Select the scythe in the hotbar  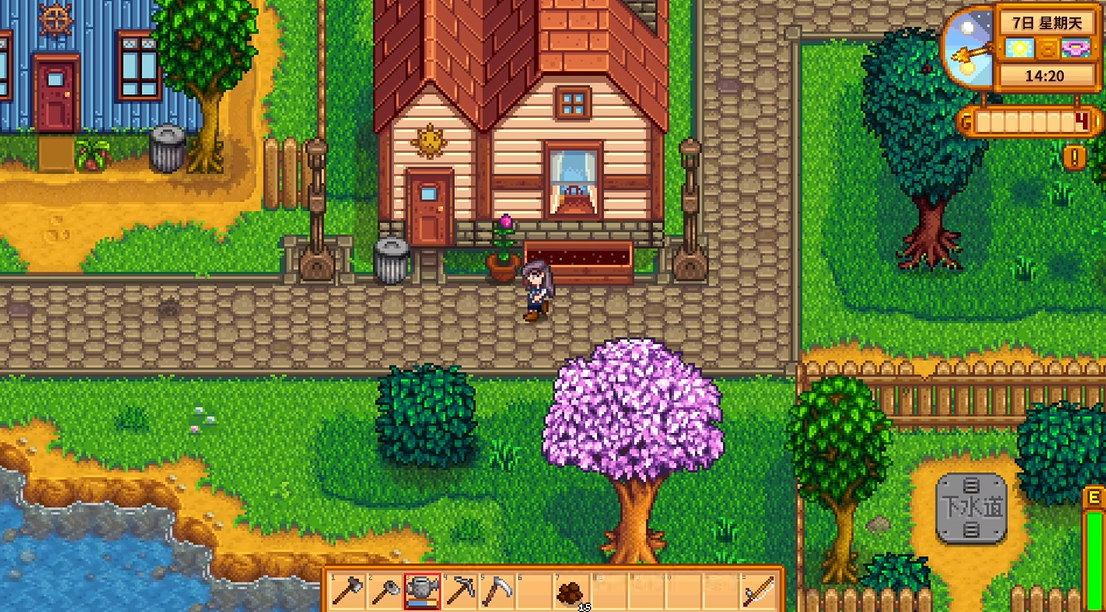496,591
